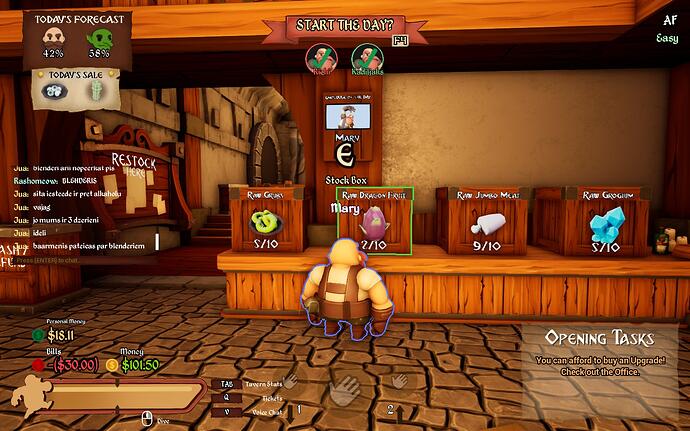
Task: Select the Raw Dragon Fruit stock box
Action: pos(376,220)
